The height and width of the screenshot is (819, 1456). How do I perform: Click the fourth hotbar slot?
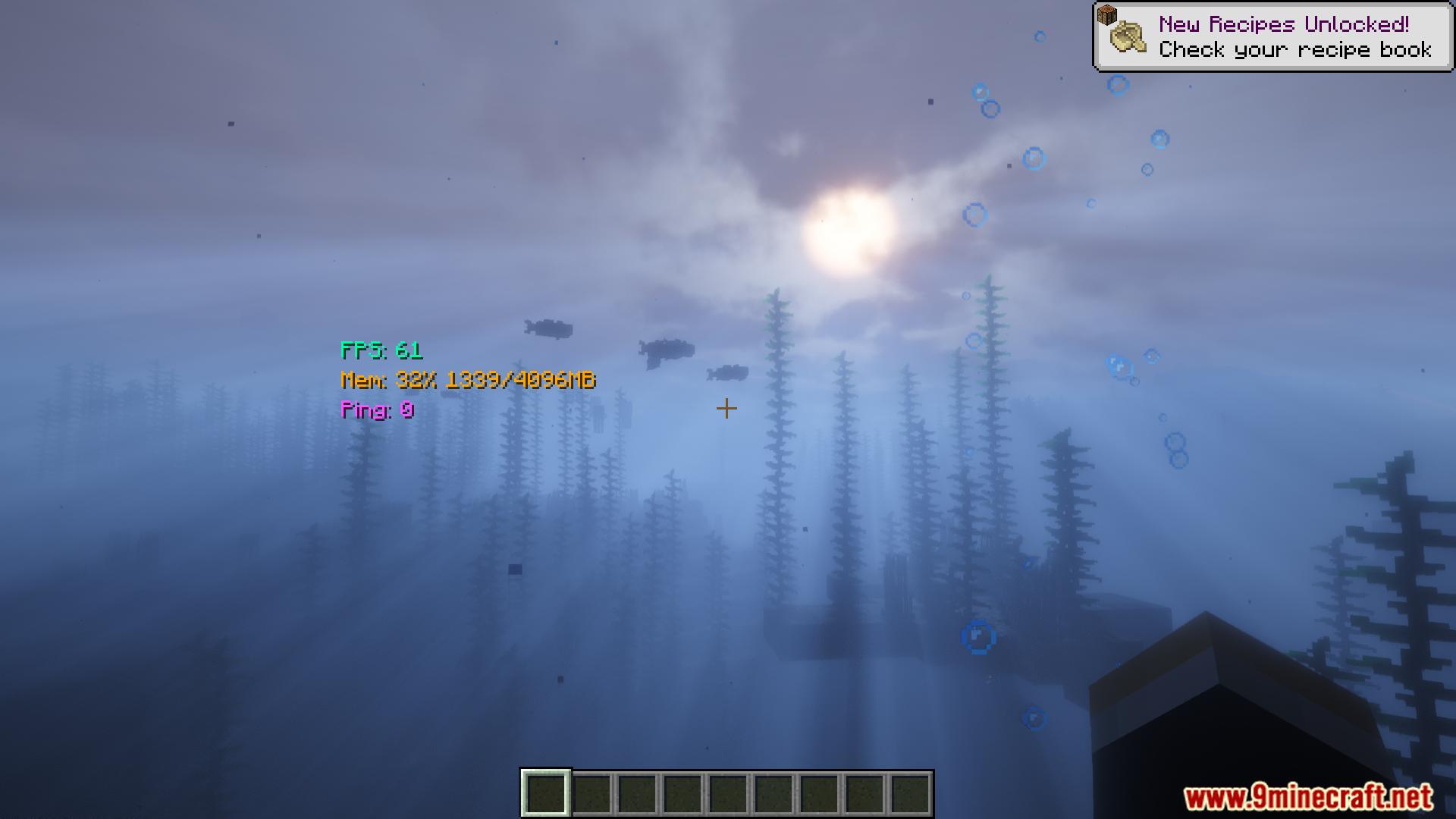tap(683, 793)
